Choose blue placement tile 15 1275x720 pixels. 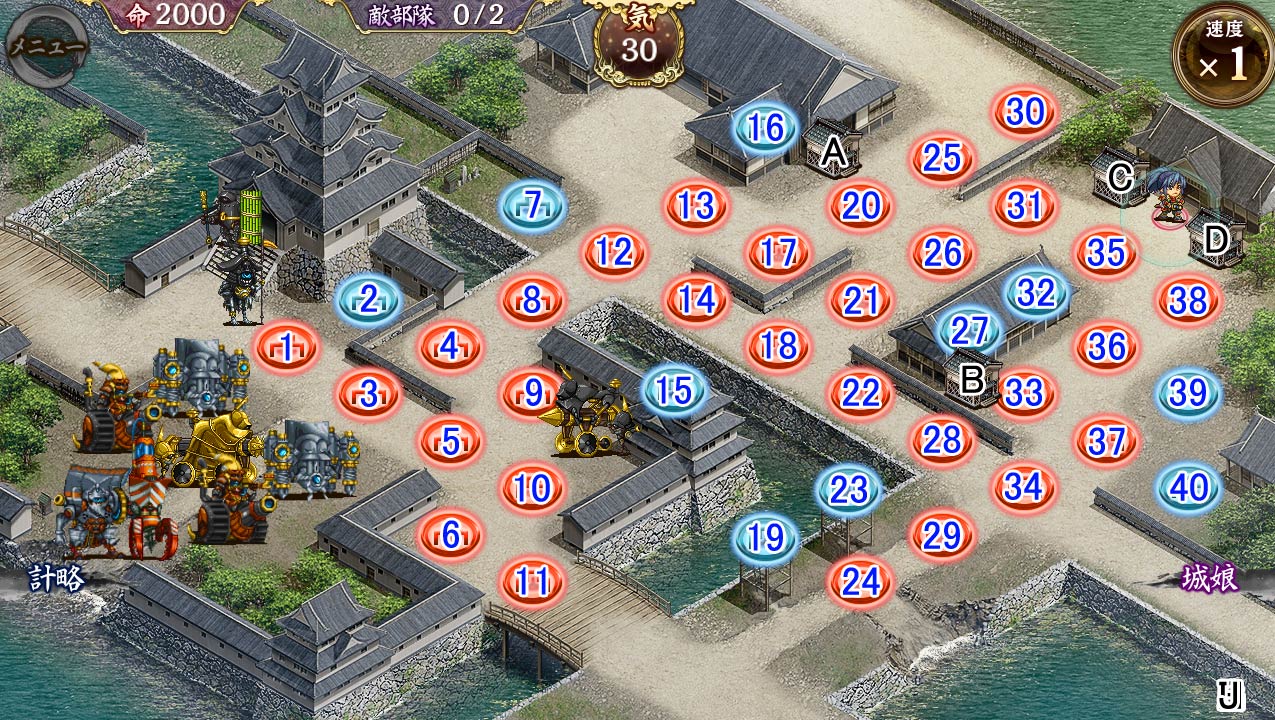[675, 391]
